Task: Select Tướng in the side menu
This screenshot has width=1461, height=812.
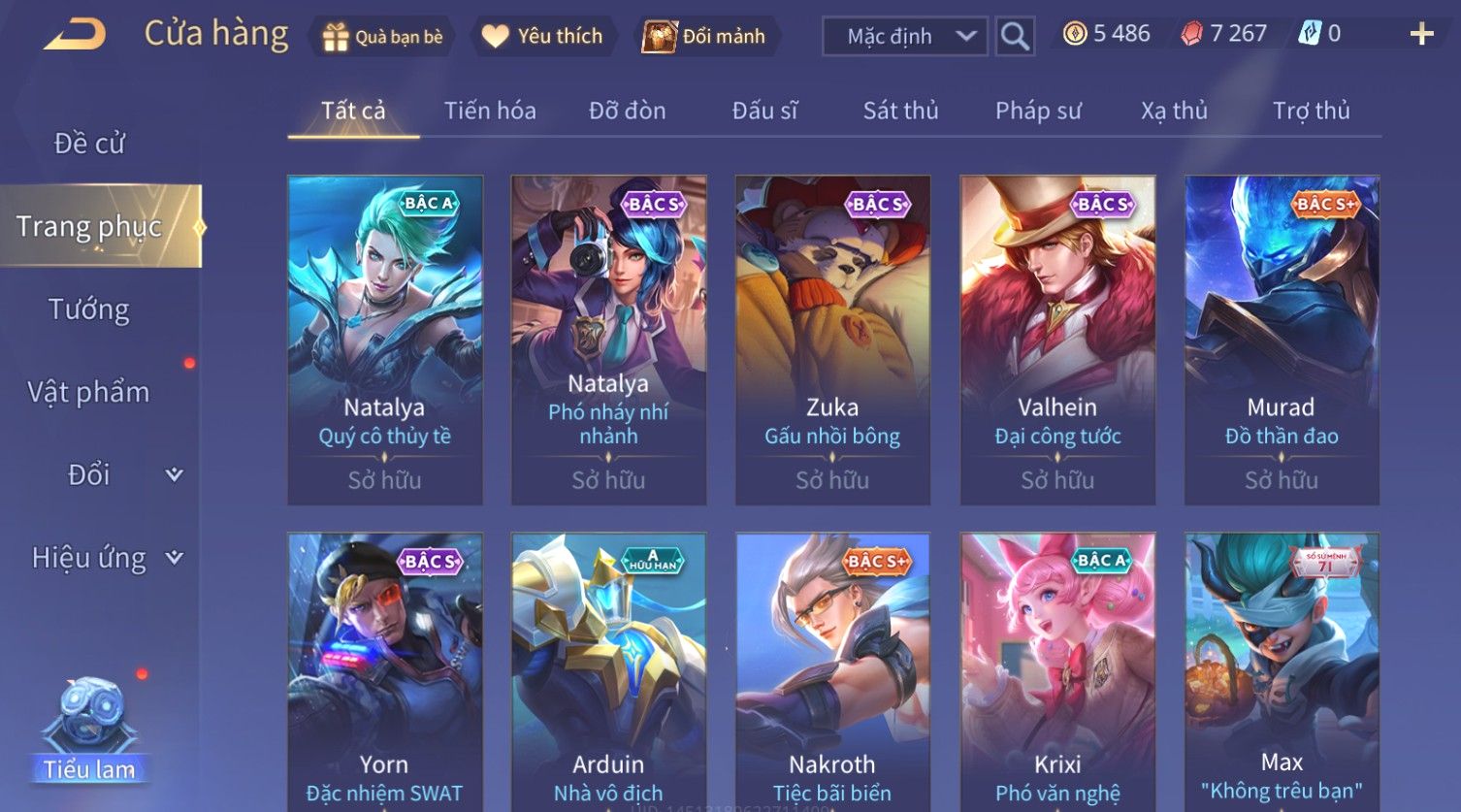Action: coord(89,309)
